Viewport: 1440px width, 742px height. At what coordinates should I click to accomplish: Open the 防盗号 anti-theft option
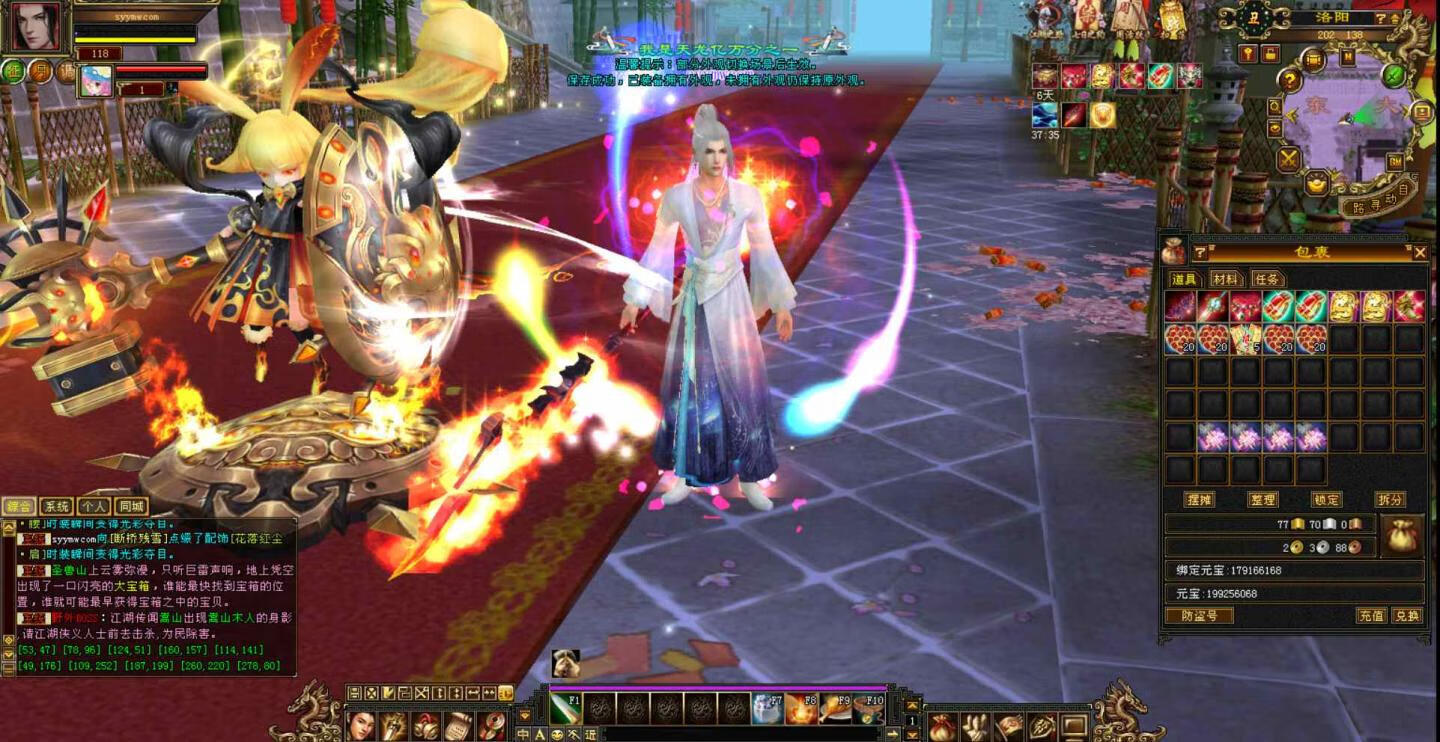1199,615
